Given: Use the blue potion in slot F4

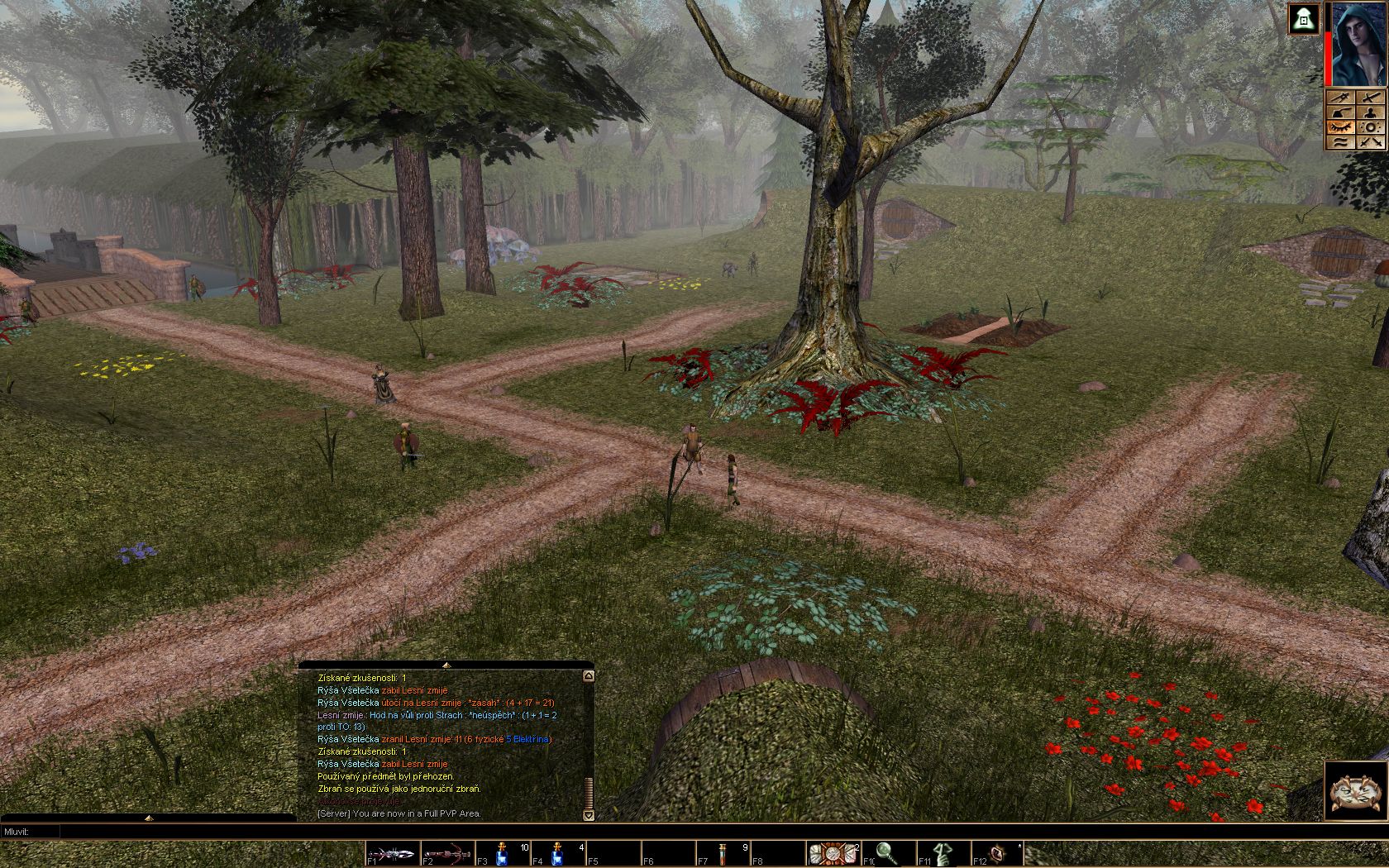Looking at the screenshot, I should [557, 853].
